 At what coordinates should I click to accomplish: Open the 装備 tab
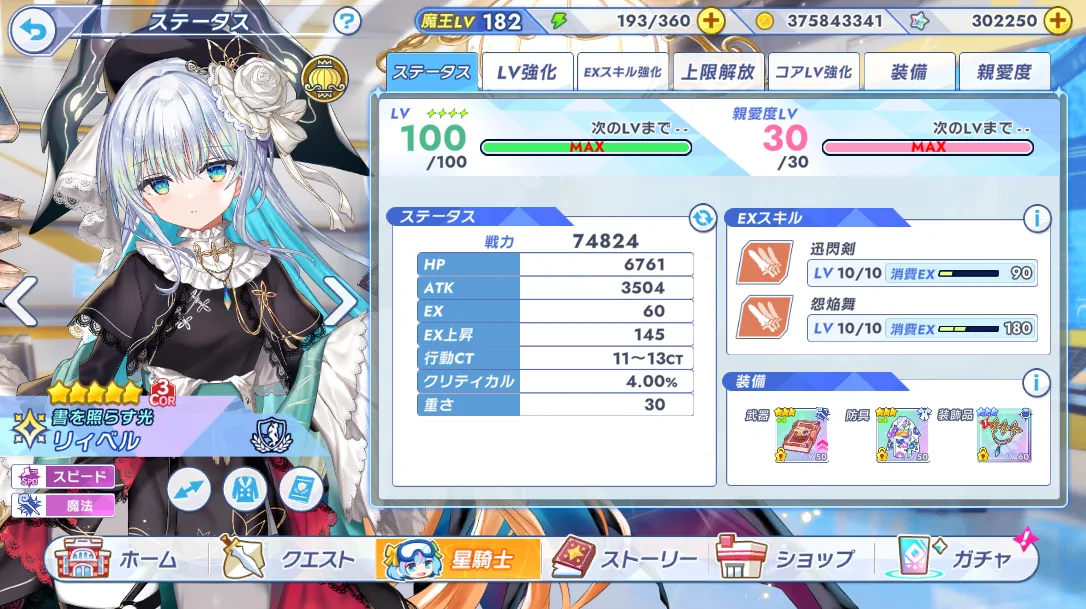[909, 72]
